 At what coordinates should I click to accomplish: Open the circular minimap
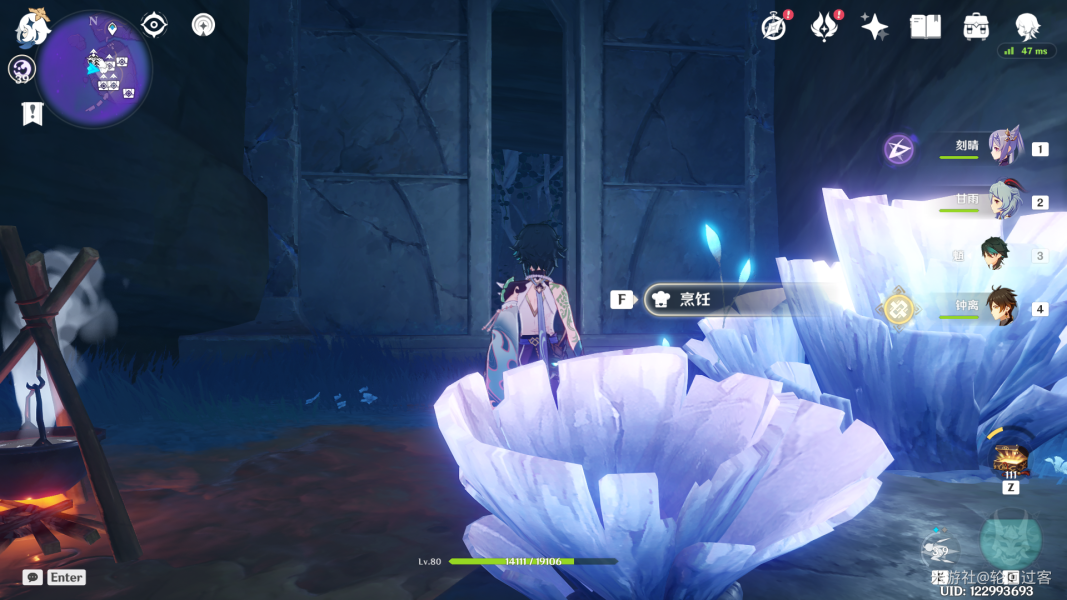coord(95,70)
